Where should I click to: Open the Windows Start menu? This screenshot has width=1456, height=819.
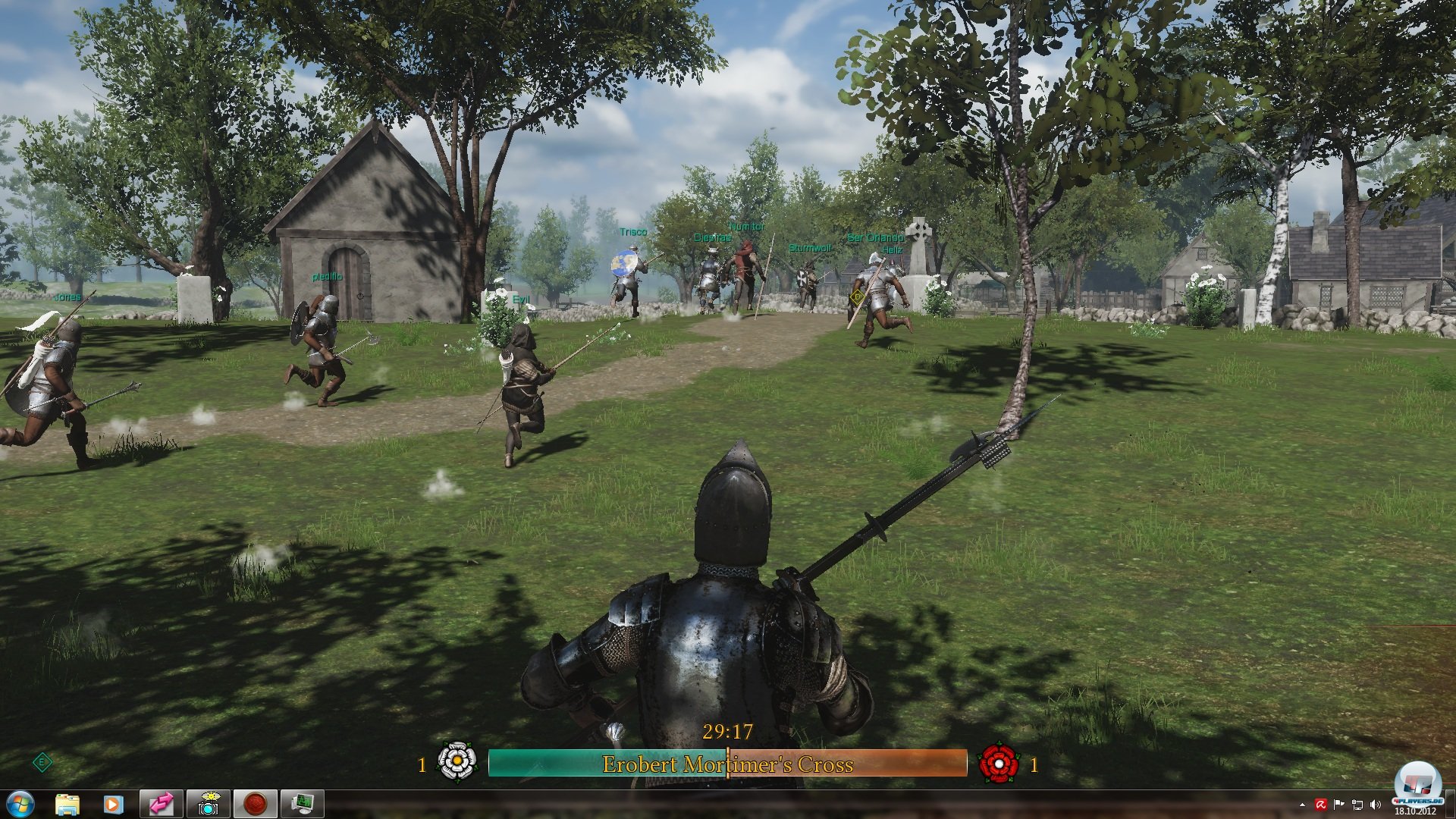click(20, 804)
